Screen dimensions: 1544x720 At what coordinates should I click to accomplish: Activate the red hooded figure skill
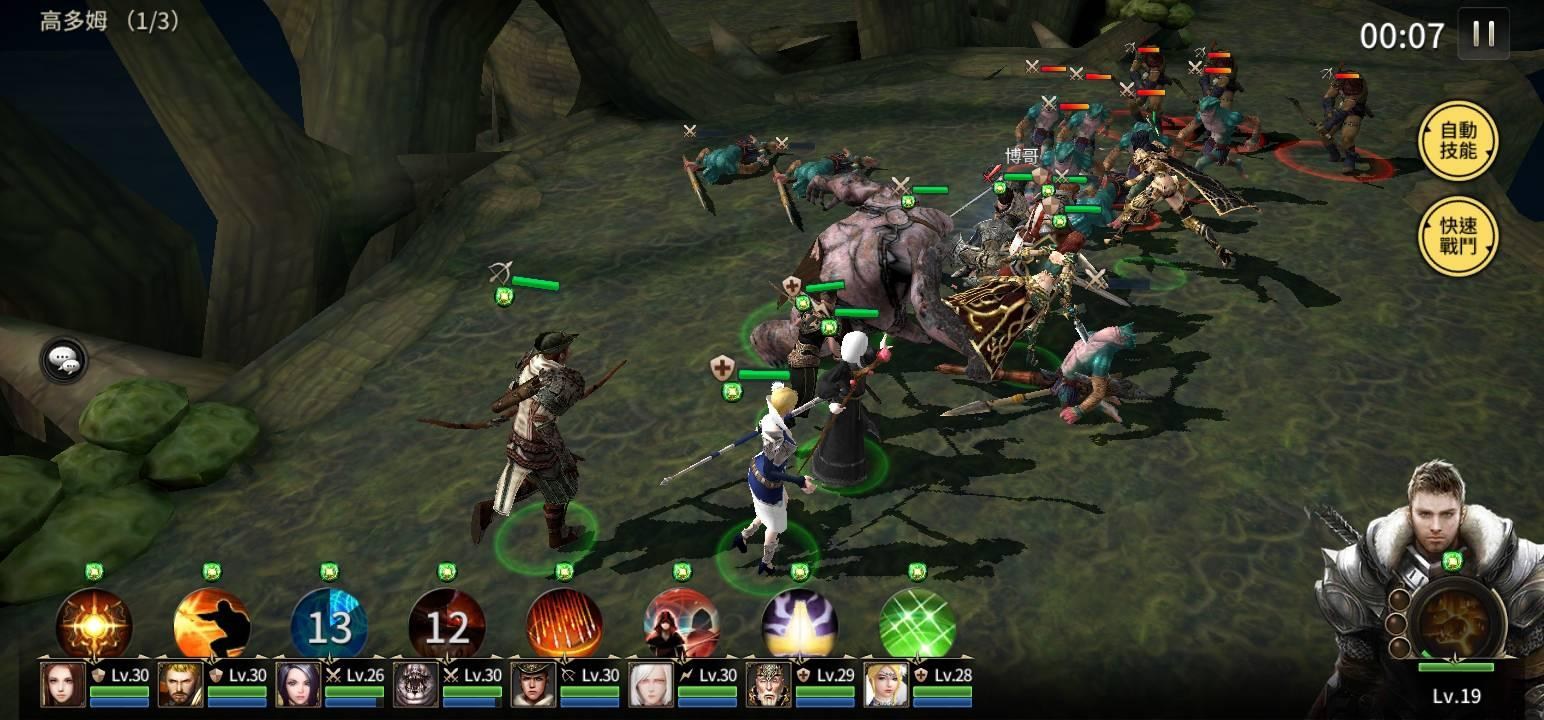[682, 624]
